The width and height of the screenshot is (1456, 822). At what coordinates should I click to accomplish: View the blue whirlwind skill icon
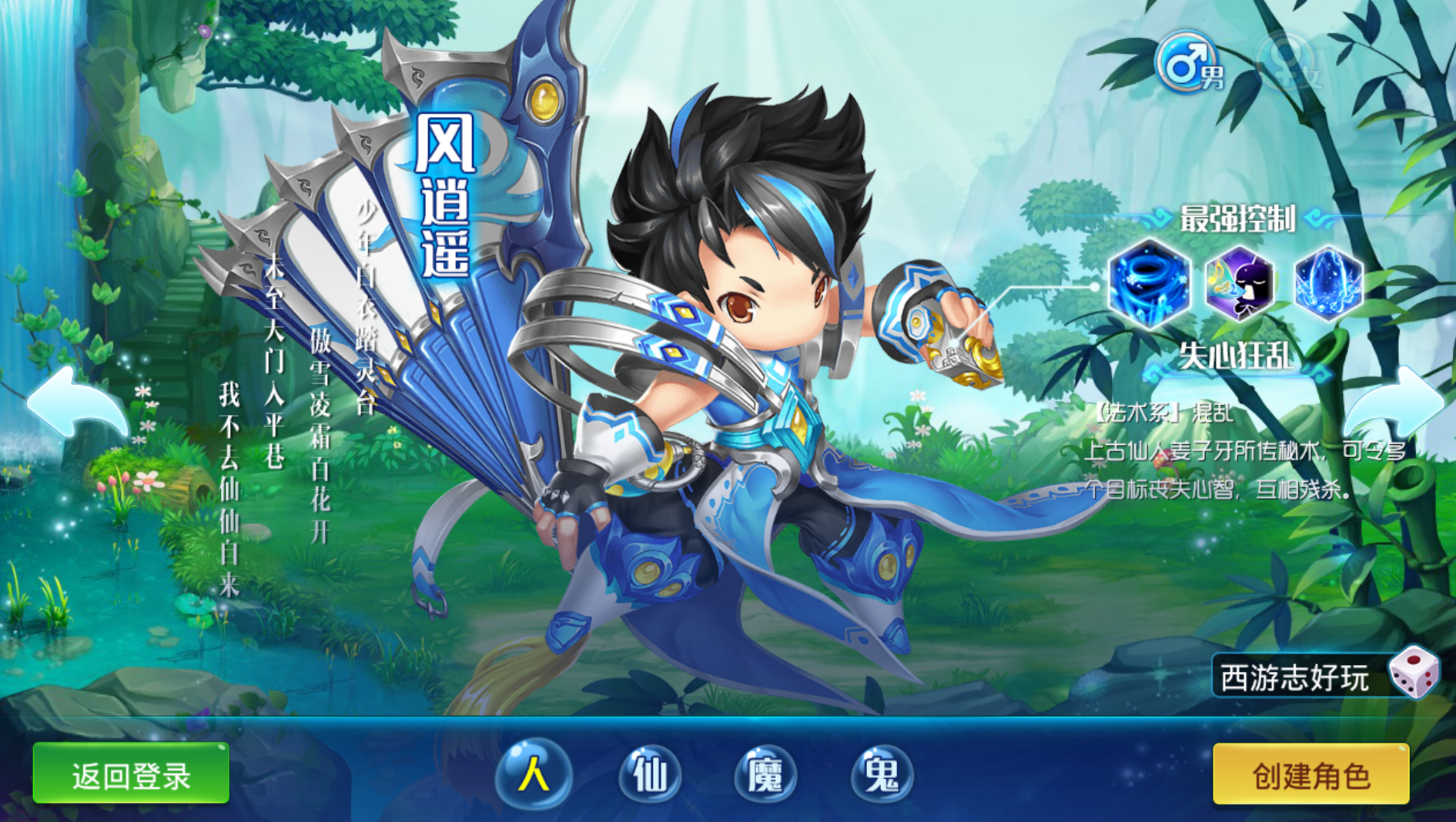pyautogui.click(x=1148, y=282)
